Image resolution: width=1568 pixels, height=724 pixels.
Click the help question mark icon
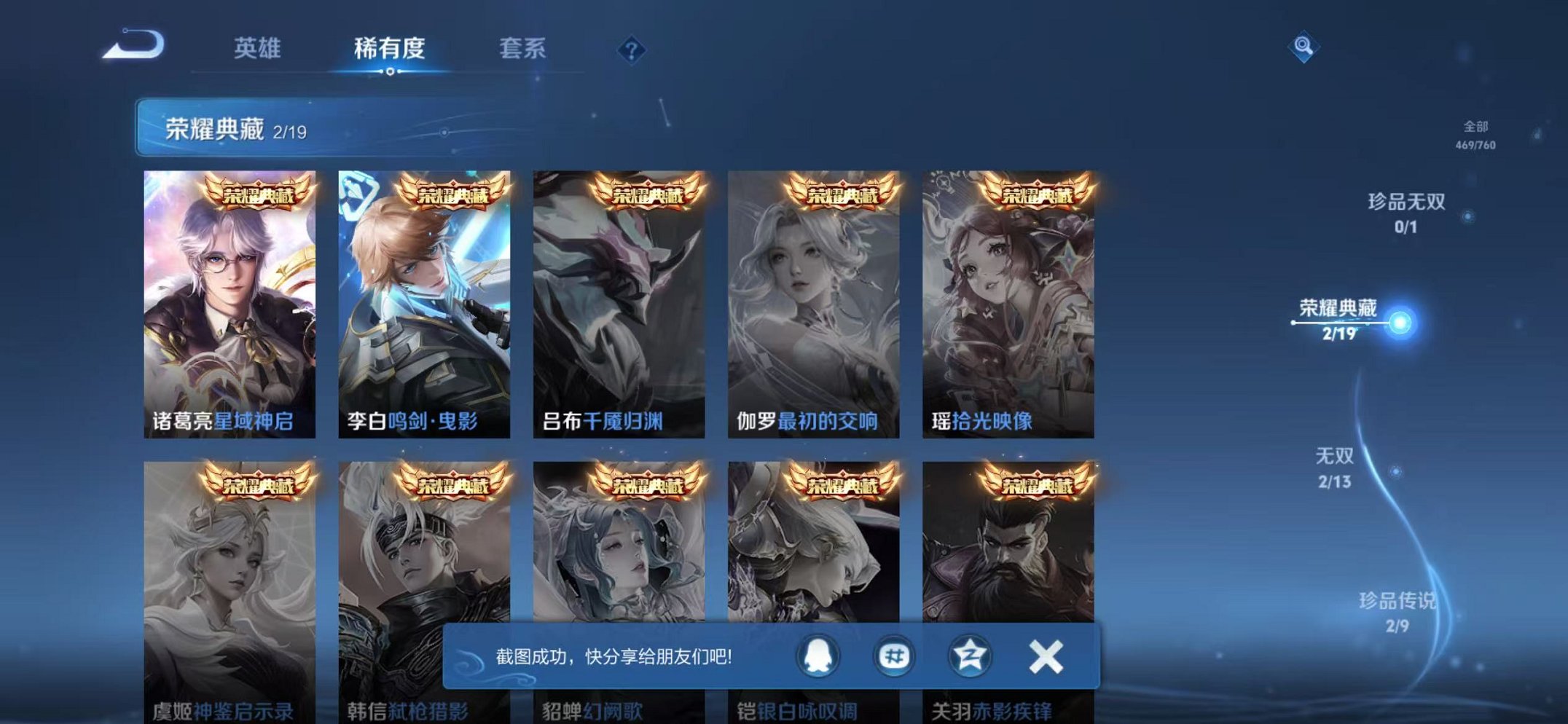pos(632,50)
